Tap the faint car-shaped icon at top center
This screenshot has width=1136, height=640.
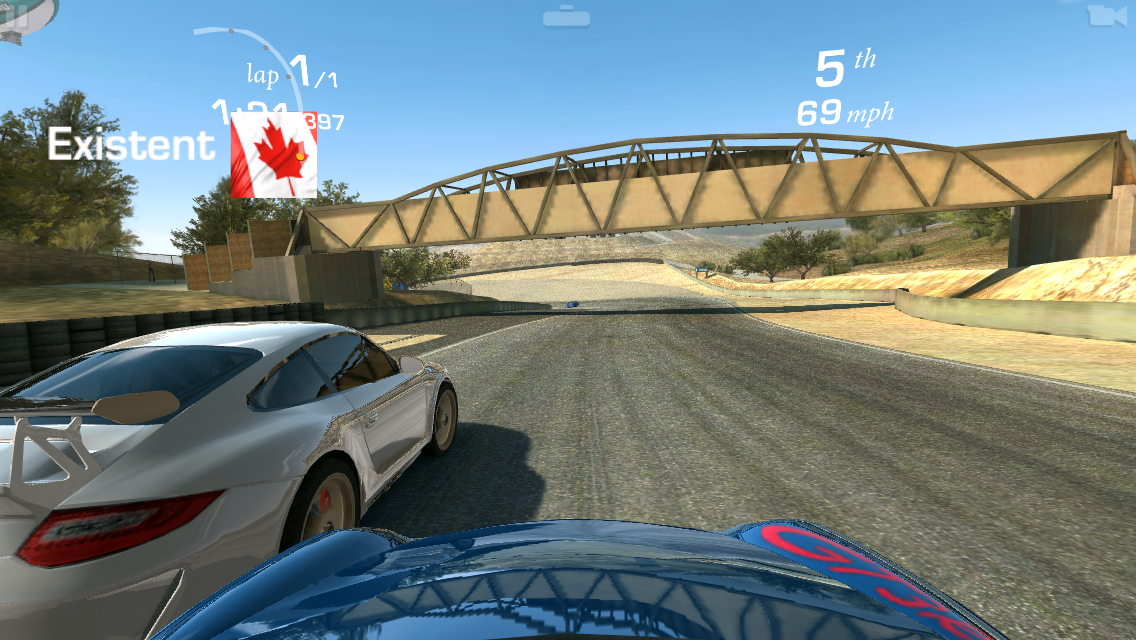pyautogui.click(x=566, y=16)
